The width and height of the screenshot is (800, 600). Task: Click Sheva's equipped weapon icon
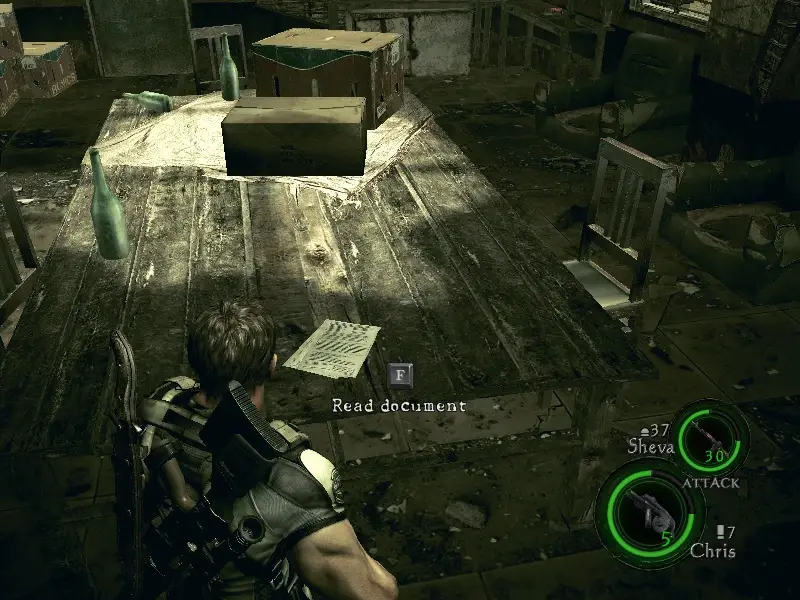tap(711, 438)
